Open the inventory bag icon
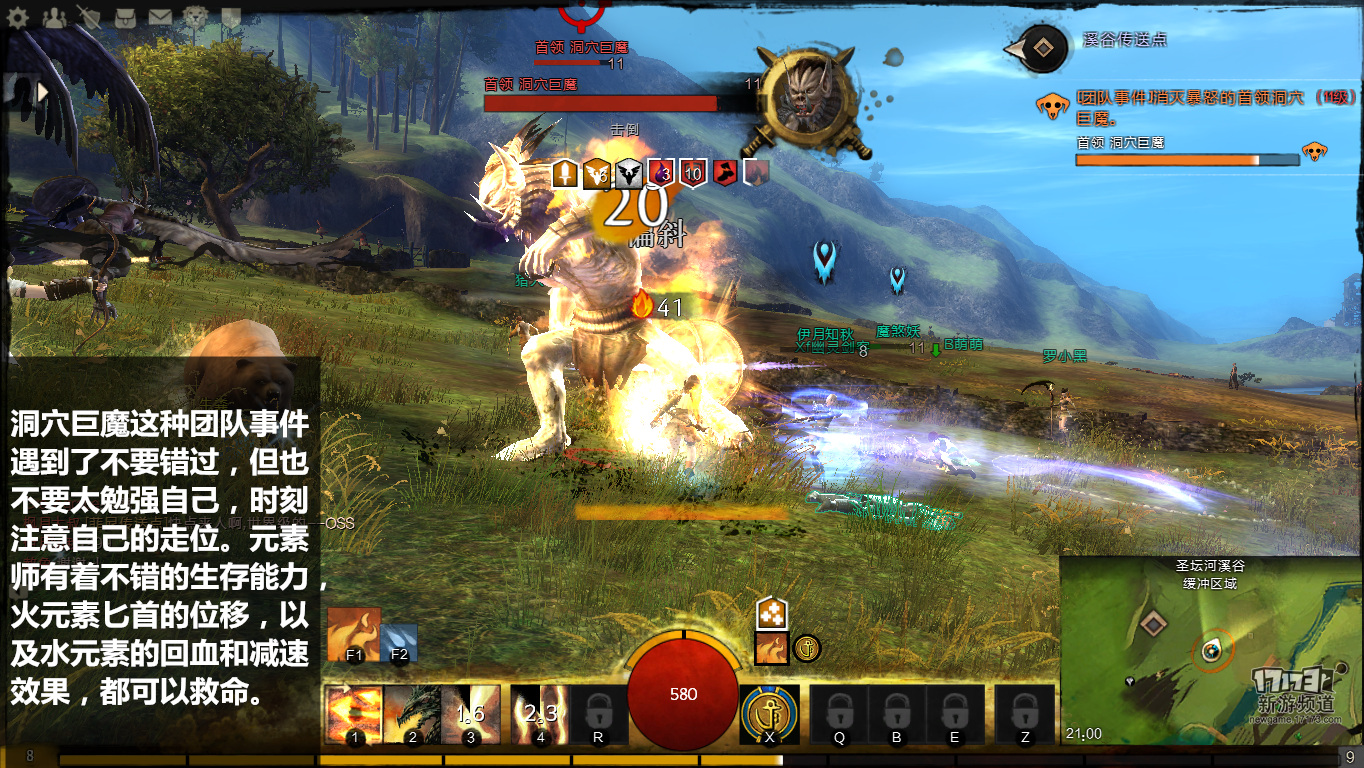Viewport: 1364px width, 768px height. [x=125, y=17]
